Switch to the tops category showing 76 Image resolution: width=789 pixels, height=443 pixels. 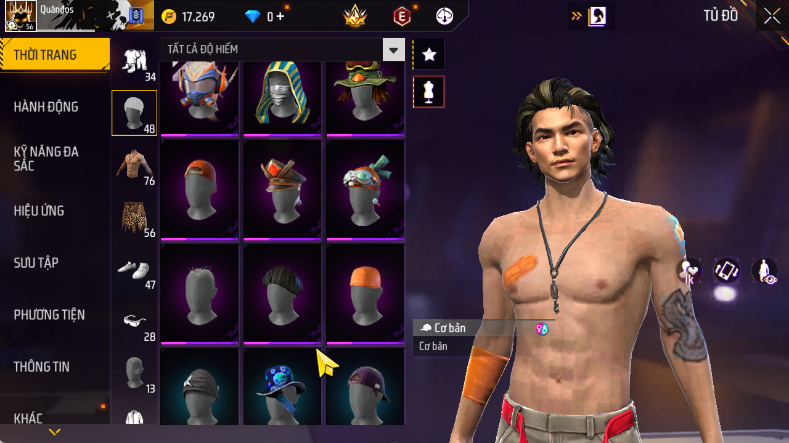tap(133, 165)
